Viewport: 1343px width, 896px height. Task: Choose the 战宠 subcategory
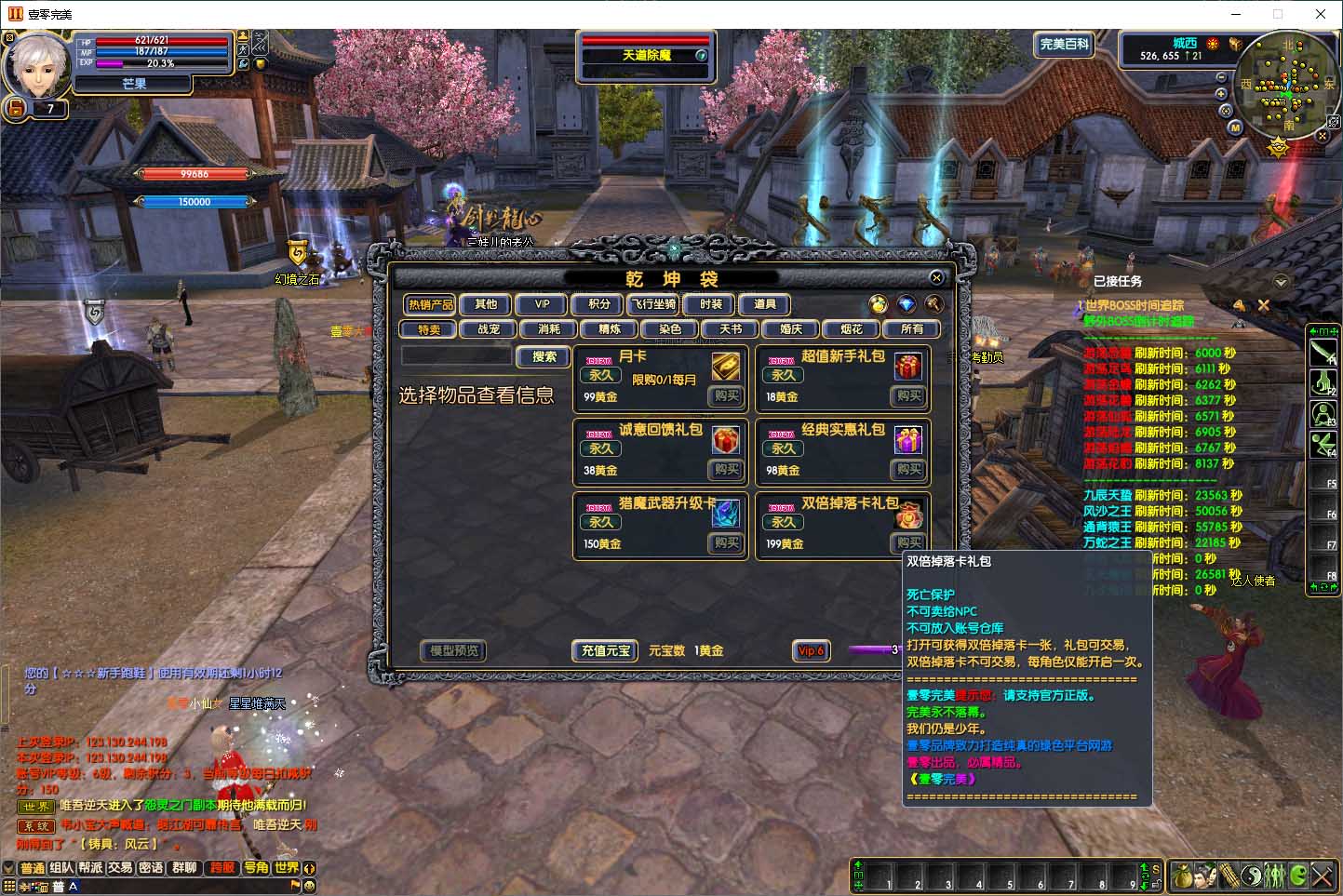click(489, 329)
